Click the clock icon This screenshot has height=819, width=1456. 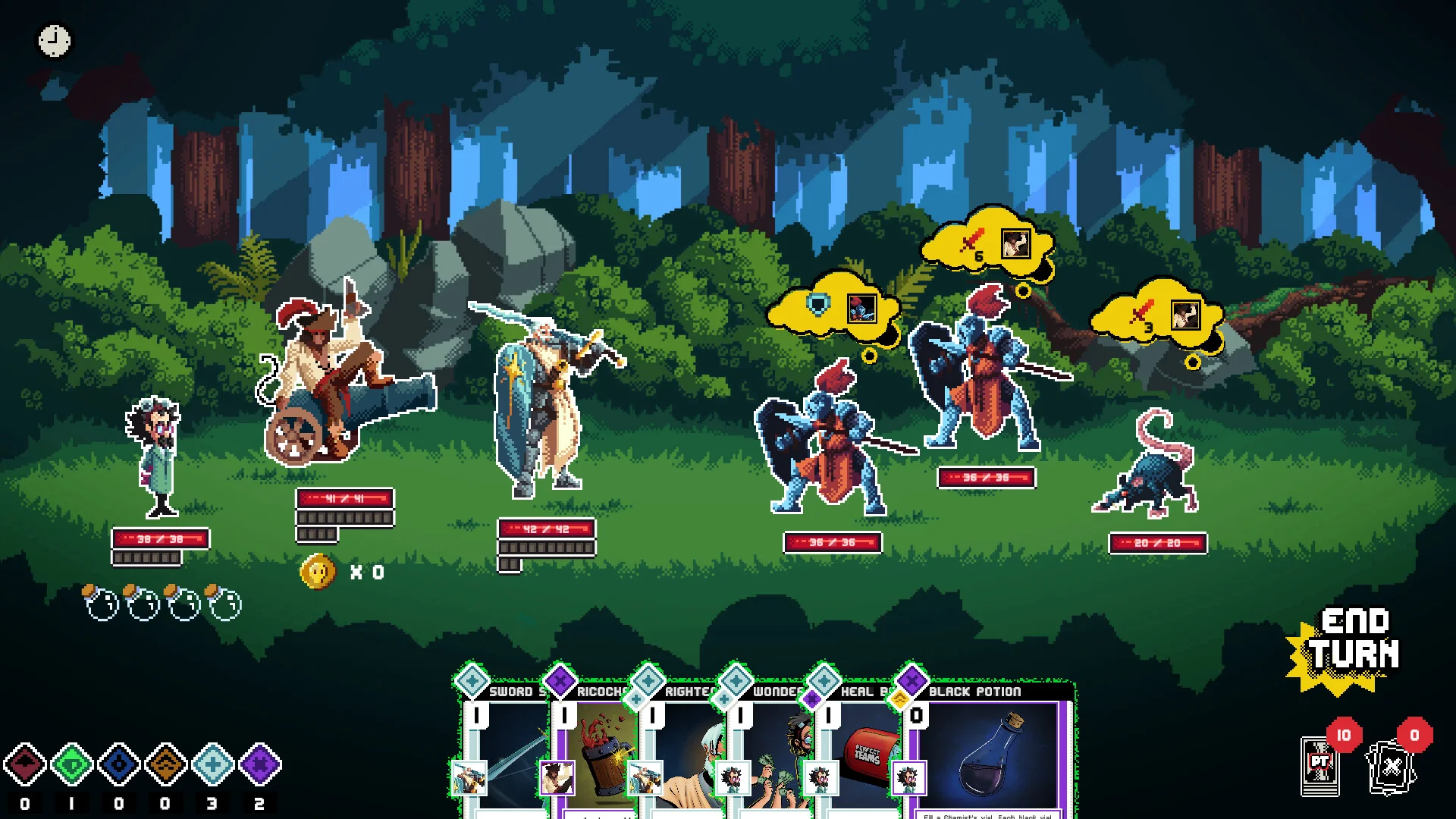55,41
